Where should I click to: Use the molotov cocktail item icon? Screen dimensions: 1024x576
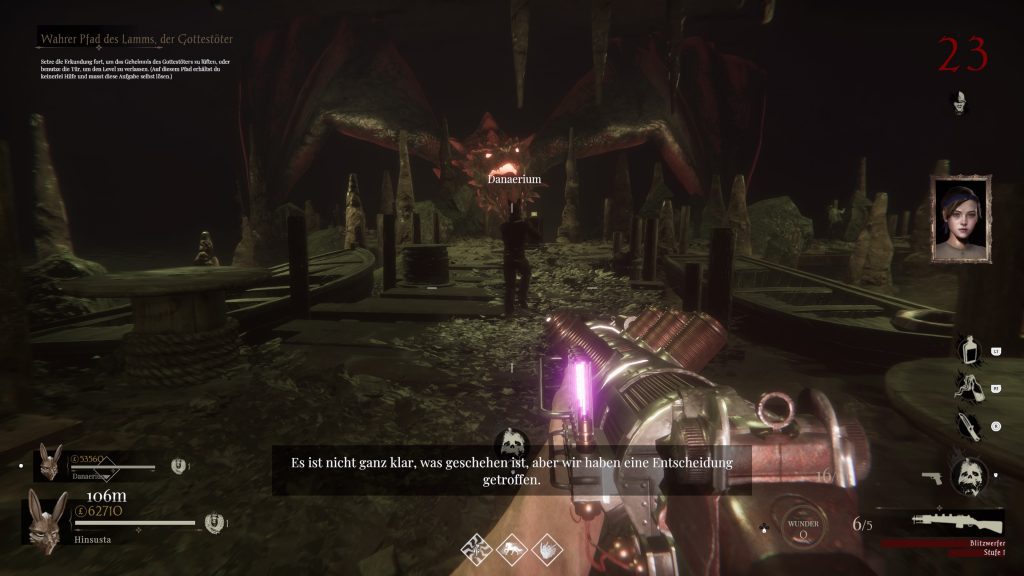click(967, 386)
